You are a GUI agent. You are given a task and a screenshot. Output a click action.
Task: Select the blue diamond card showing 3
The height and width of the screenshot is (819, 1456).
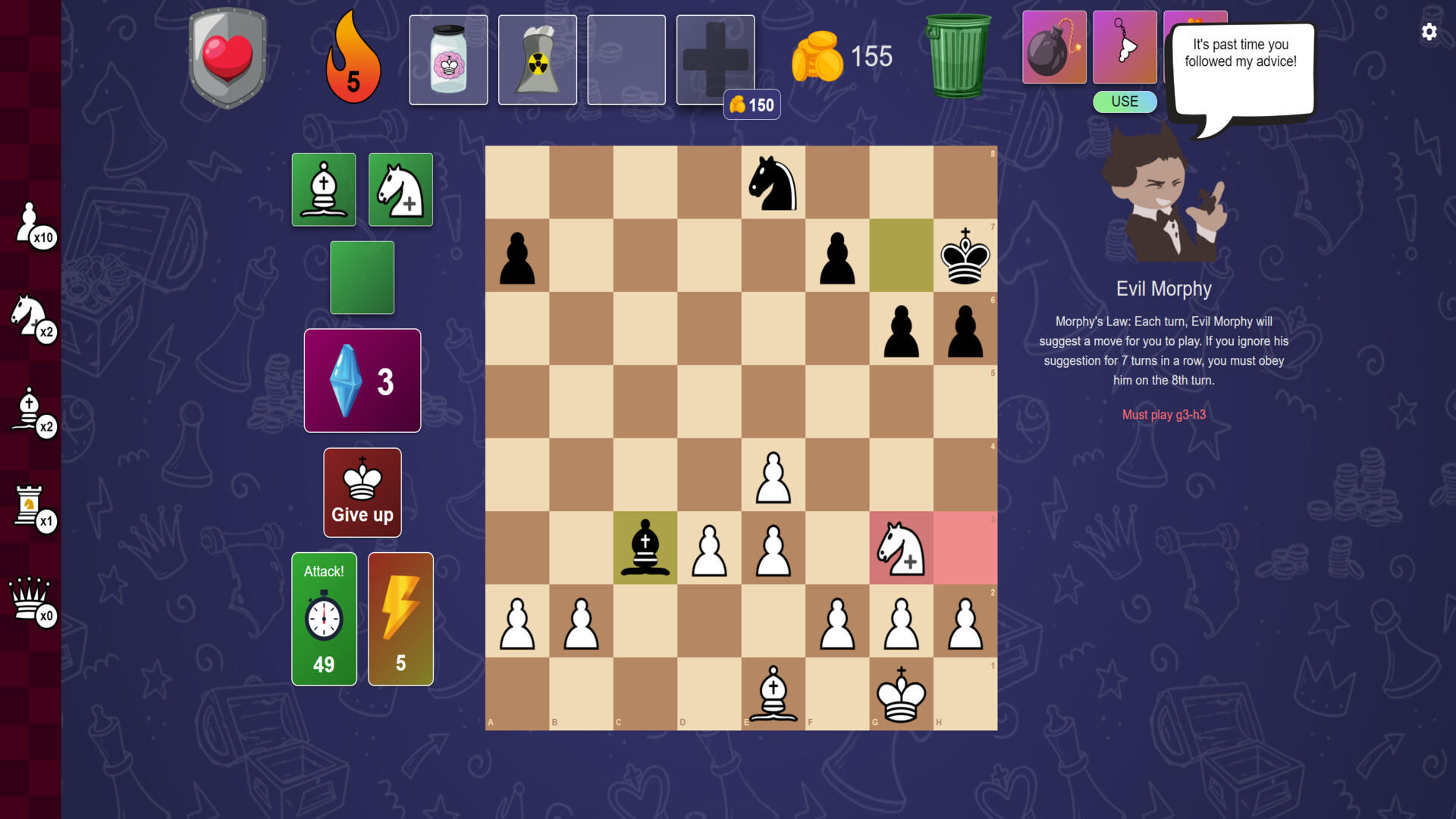362,380
